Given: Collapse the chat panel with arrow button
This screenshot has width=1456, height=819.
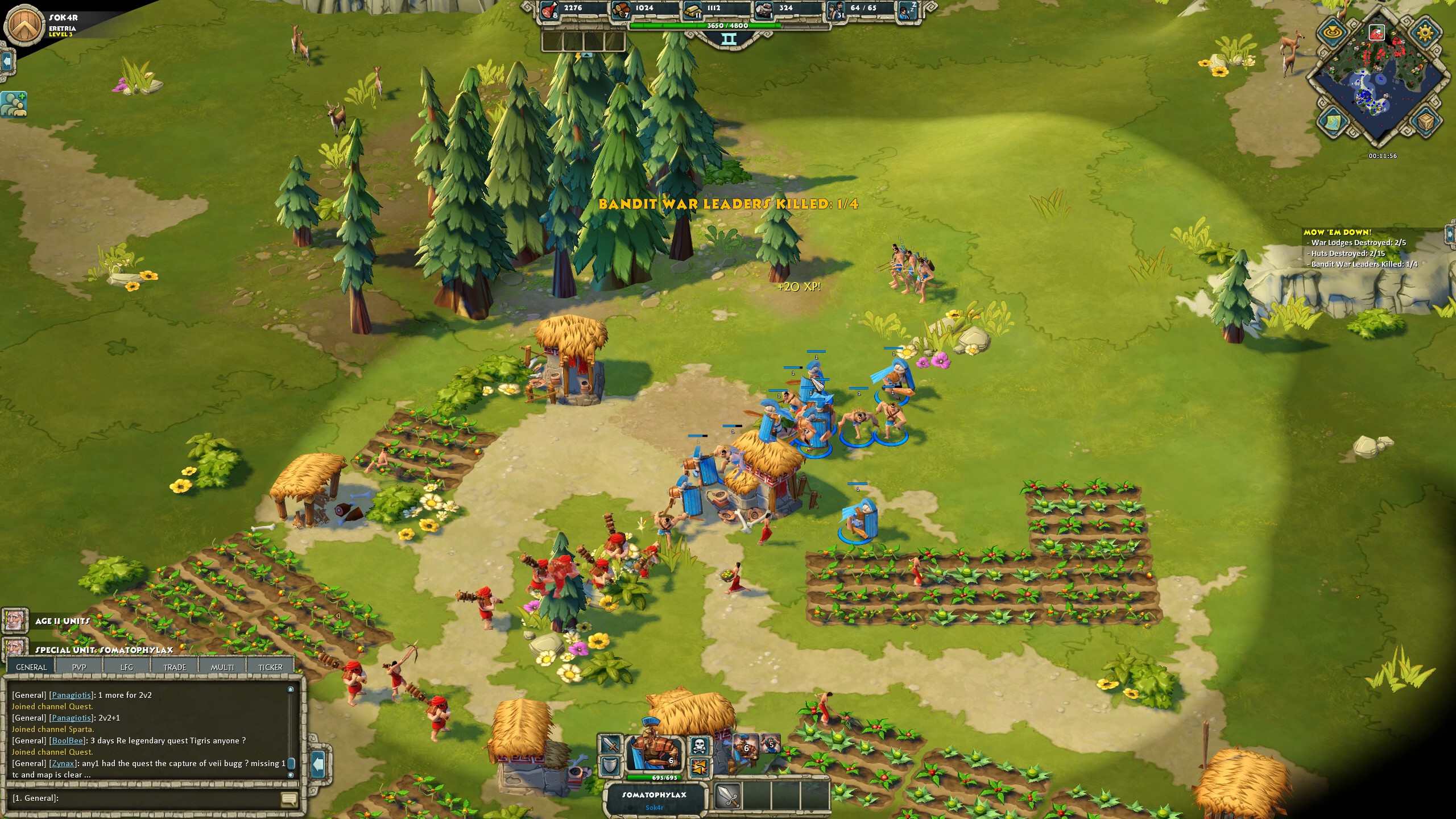Looking at the screenshot, I should (x=318, y=761).
